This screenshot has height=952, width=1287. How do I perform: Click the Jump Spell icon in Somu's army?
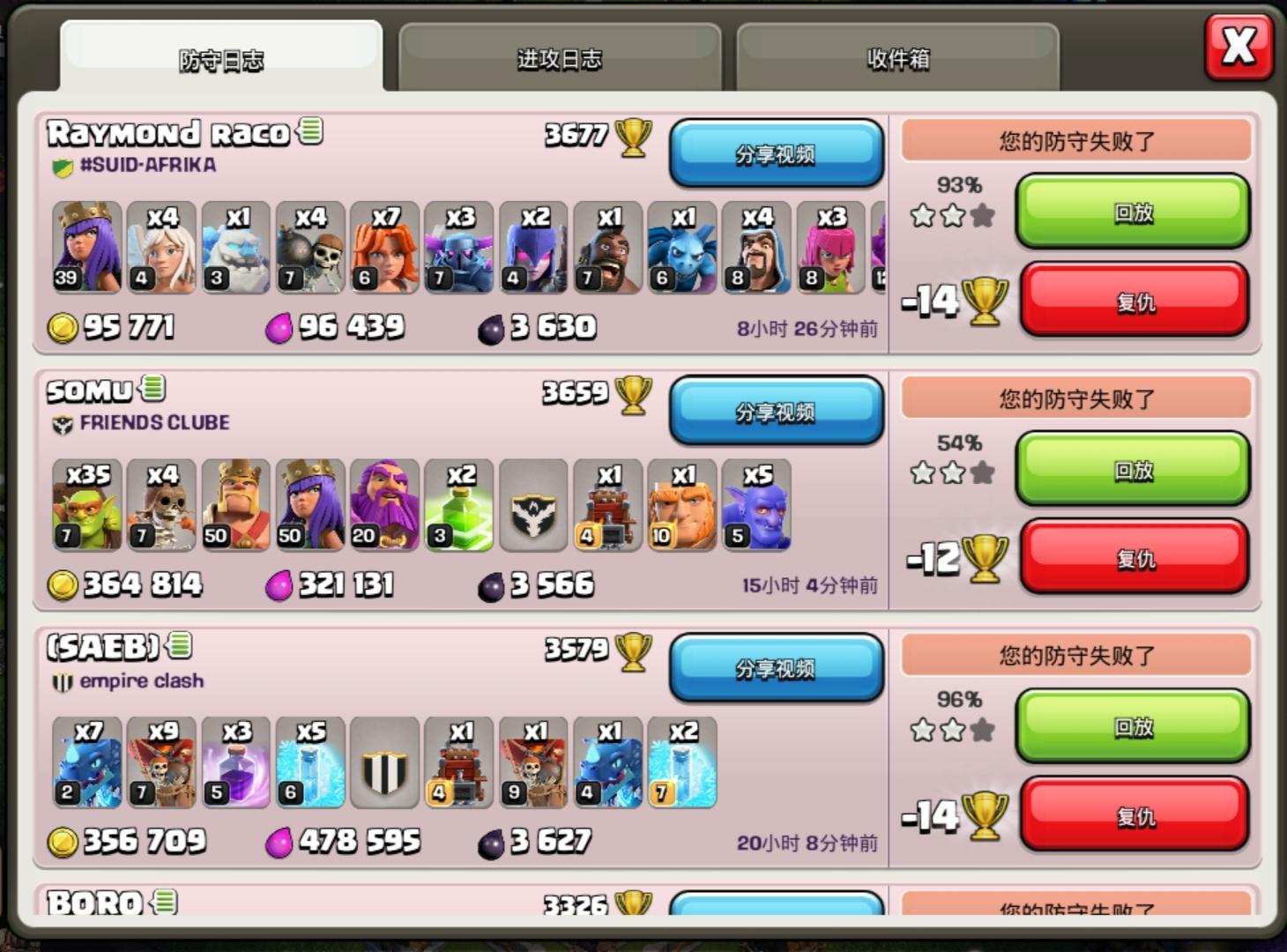pos(458,502)
